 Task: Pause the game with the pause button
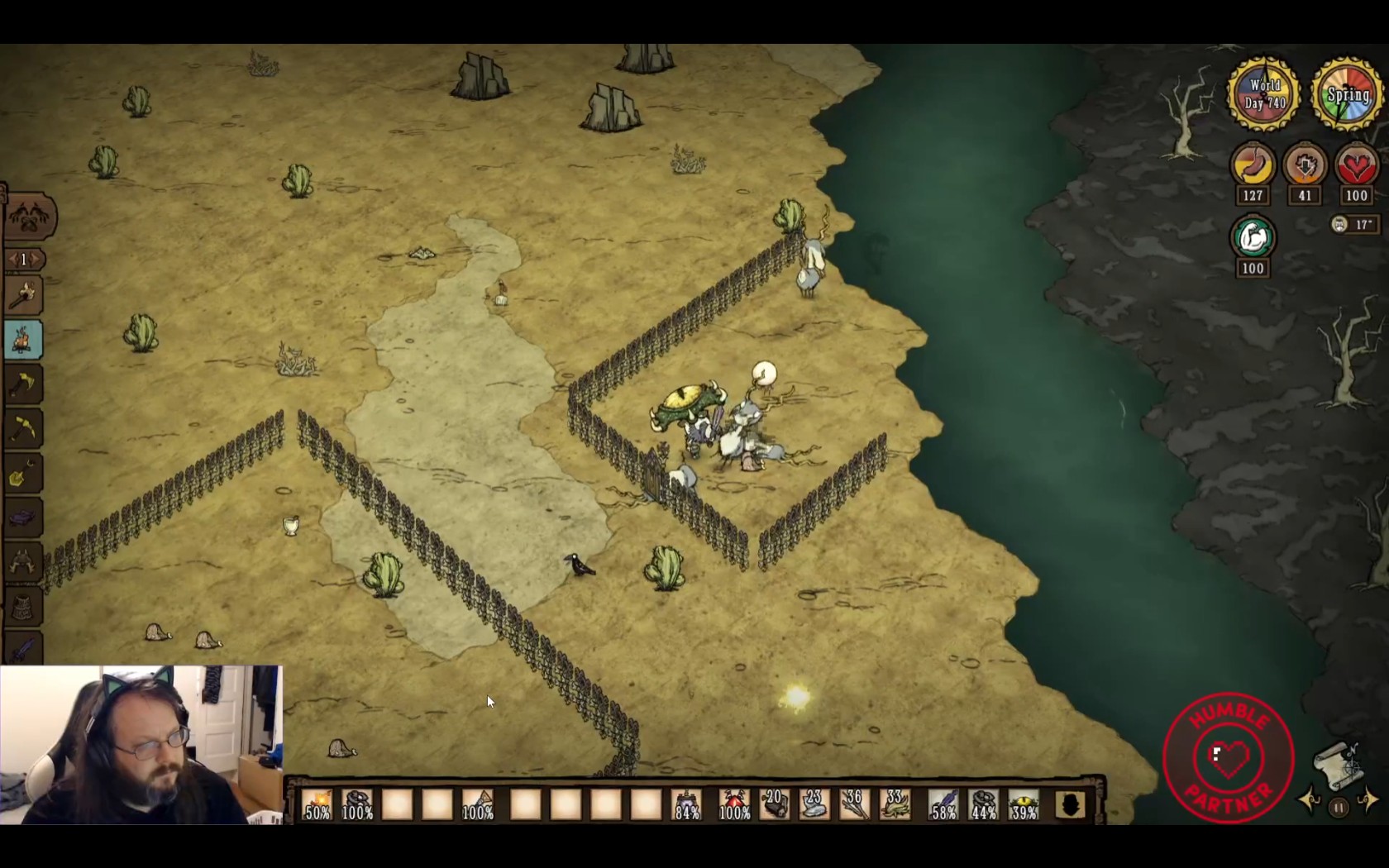[x=1339, y=808]
